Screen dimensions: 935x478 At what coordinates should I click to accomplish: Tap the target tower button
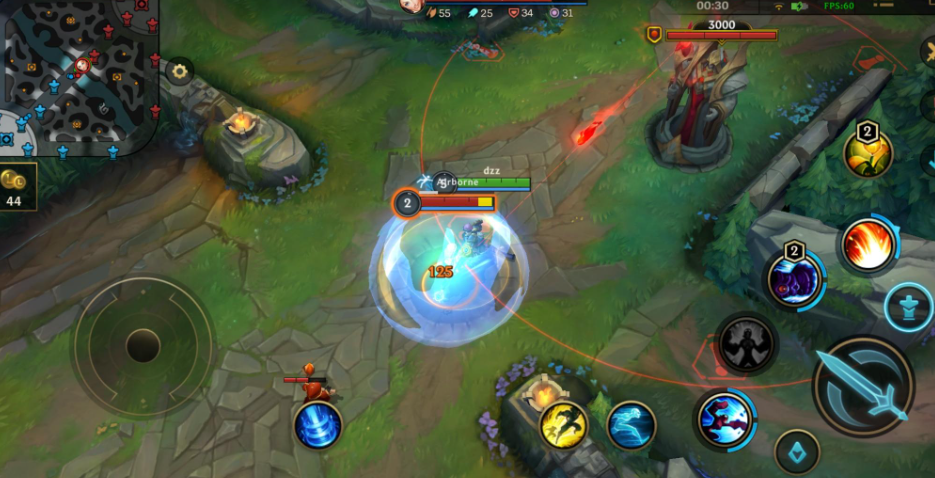908,307
